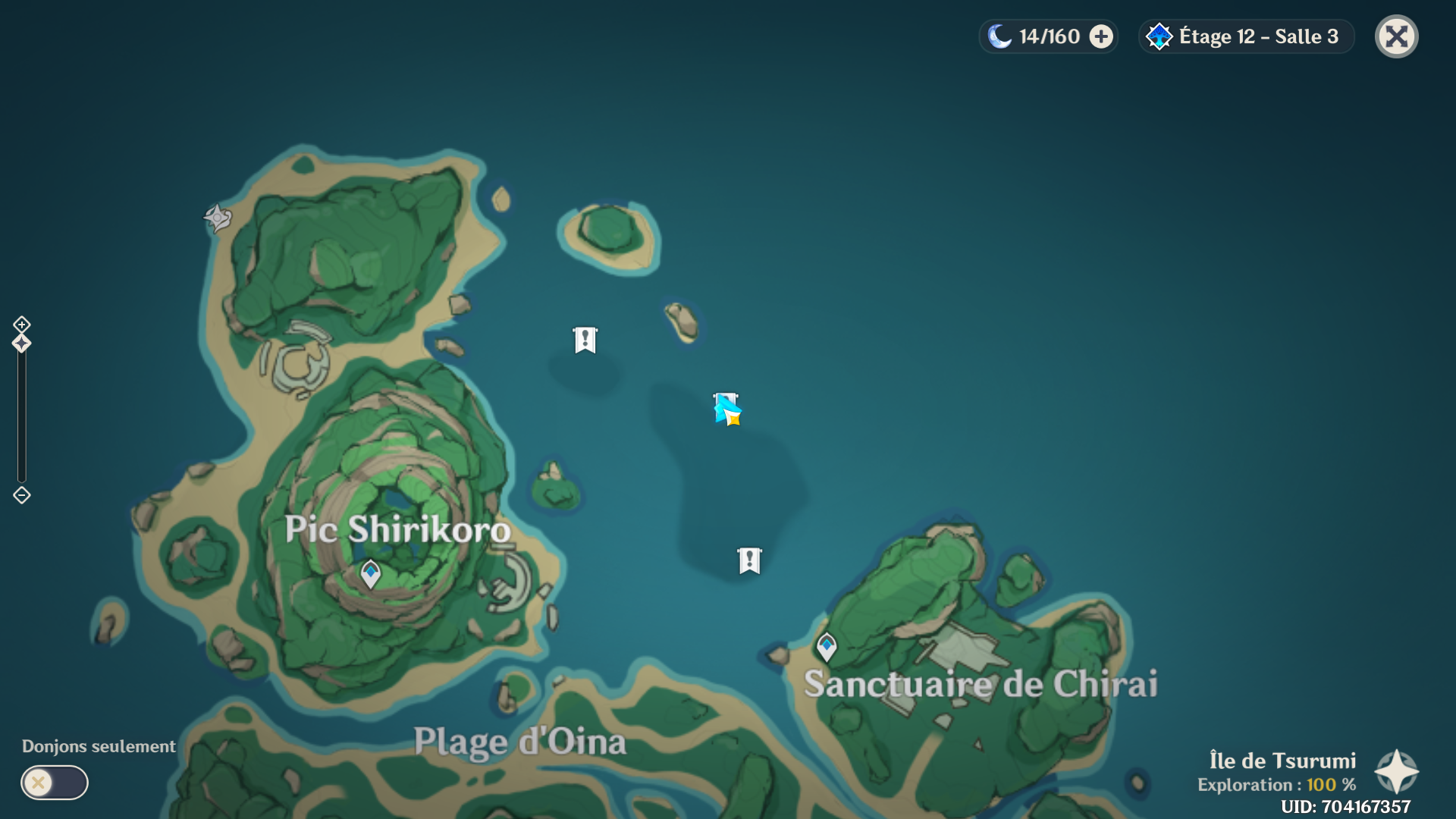The image size is (1456, 819).
Task: Toggle the Donjons seulement switch
Action: coord(55,782)
